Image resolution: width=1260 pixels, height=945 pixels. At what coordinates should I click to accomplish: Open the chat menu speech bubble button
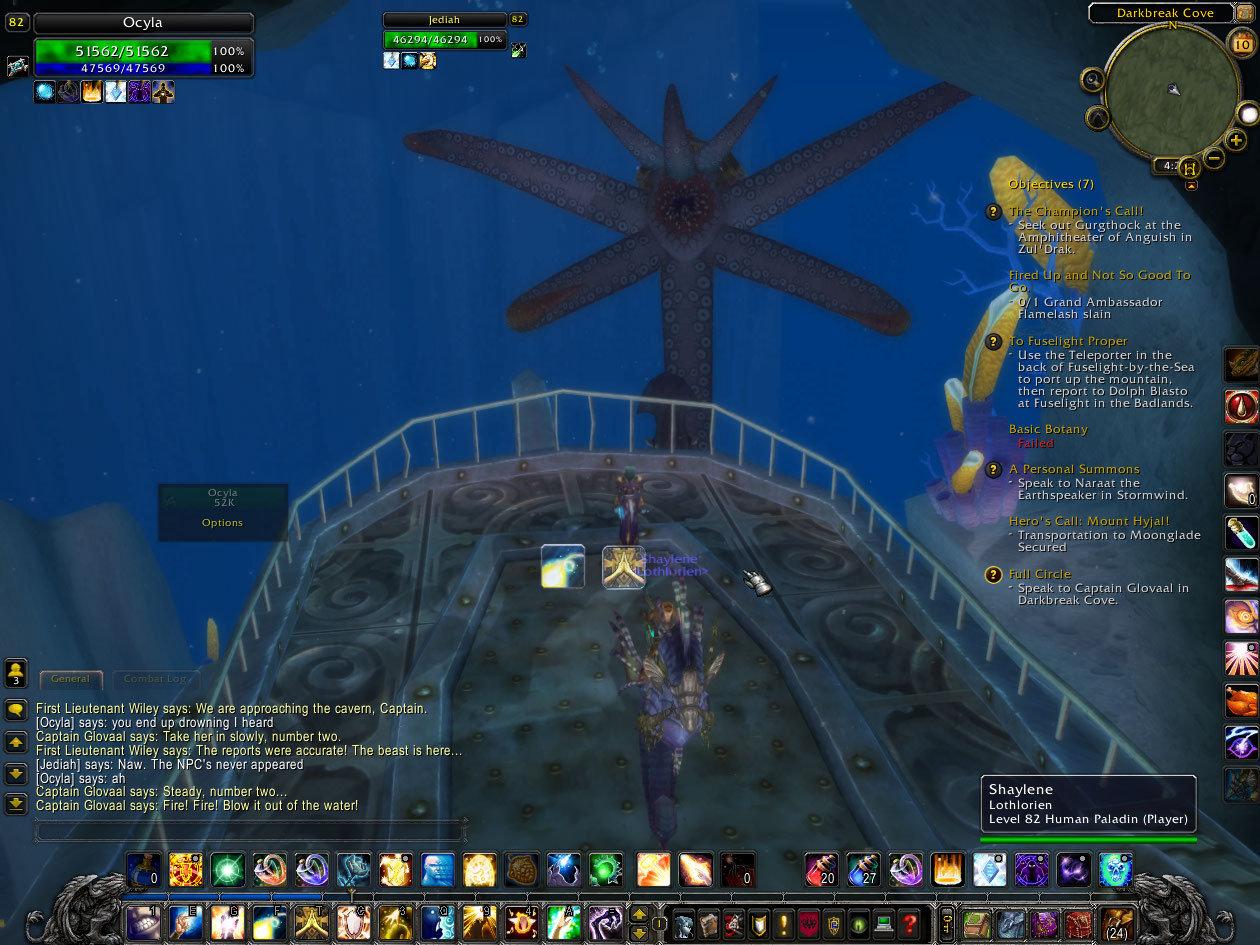16,710
